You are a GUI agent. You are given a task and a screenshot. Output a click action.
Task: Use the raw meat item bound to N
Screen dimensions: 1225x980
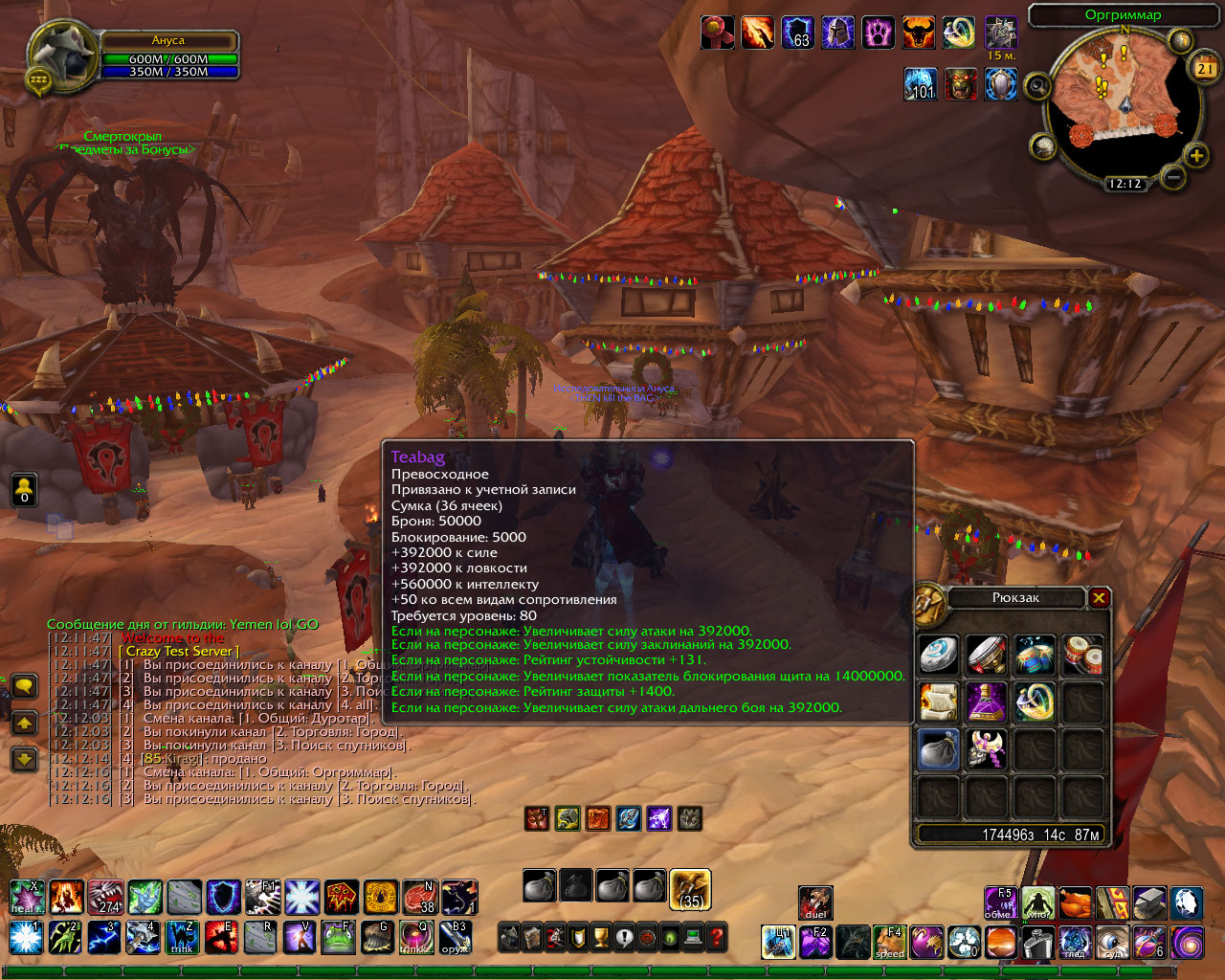(x=419, y=898)
